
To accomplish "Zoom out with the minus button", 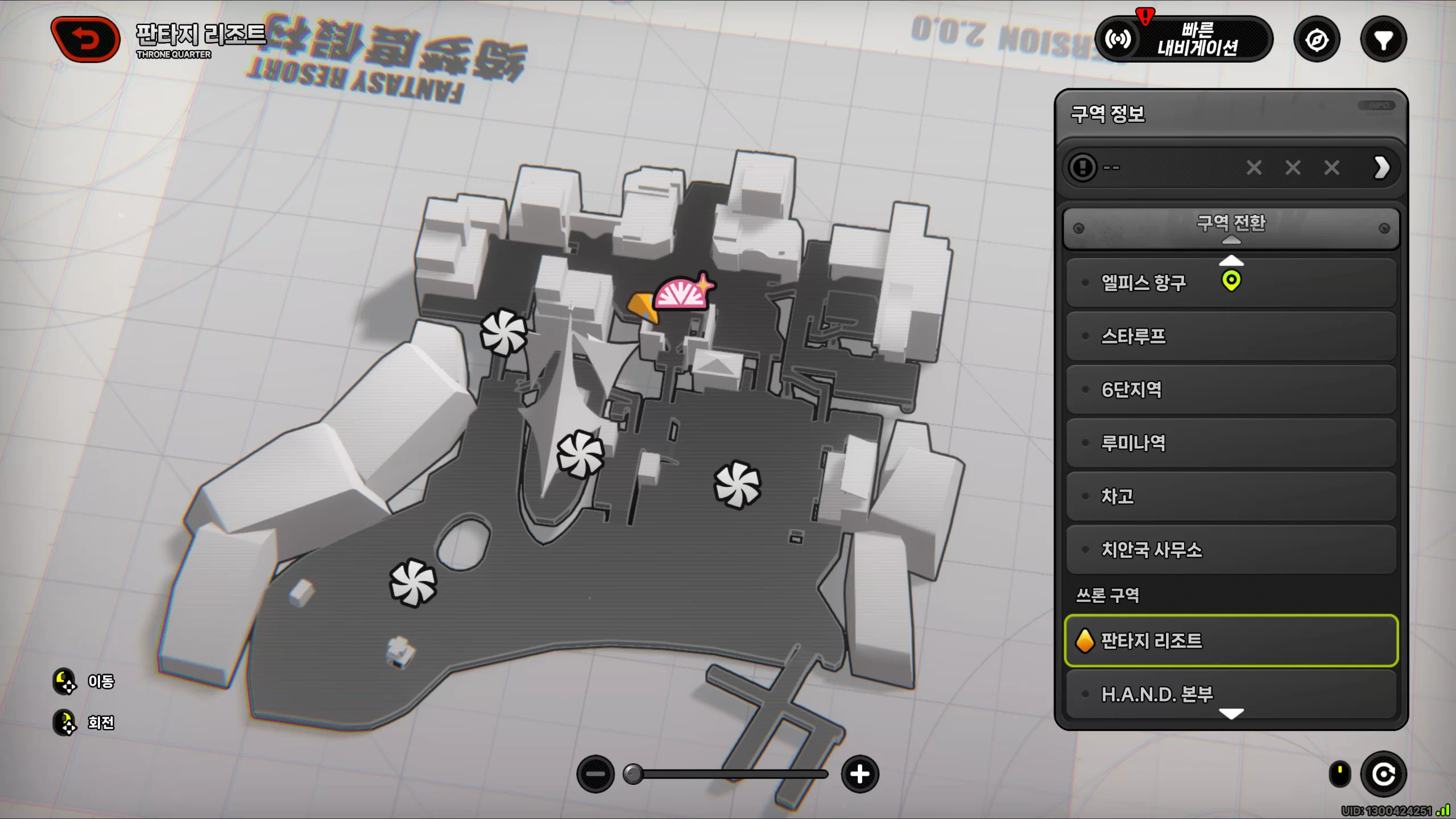I will pos(595,774).
